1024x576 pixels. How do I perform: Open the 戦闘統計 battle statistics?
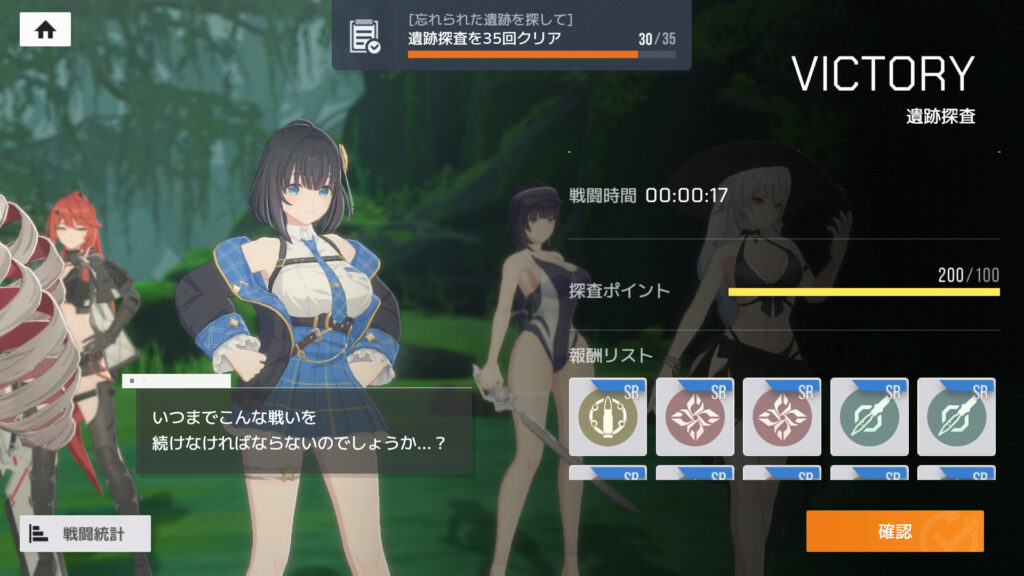pos(85,534)
